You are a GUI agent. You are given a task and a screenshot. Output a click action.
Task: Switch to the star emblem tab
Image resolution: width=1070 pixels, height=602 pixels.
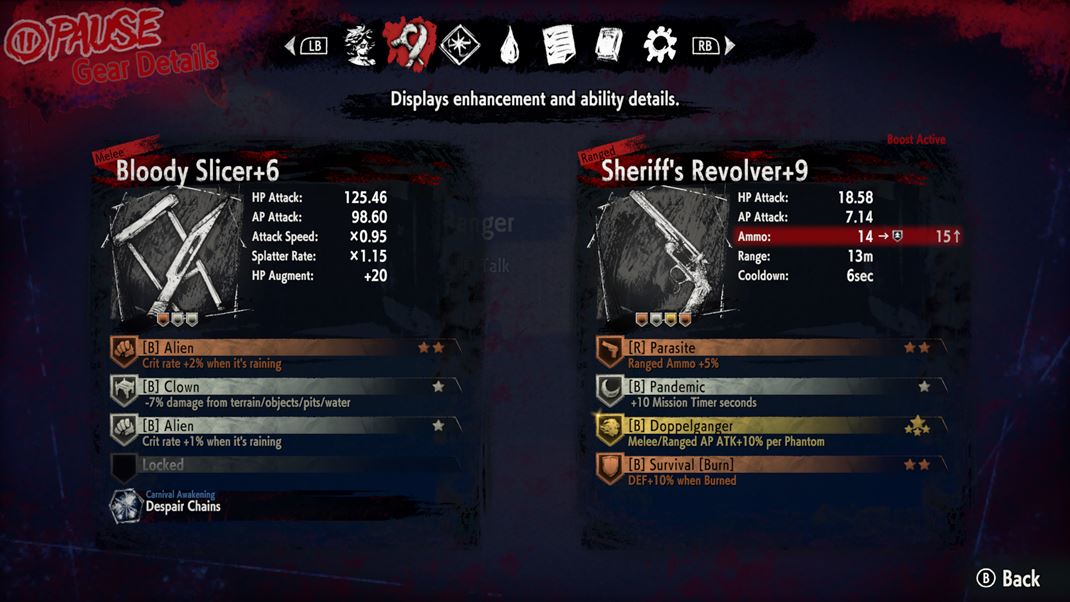tap(460, 46)
